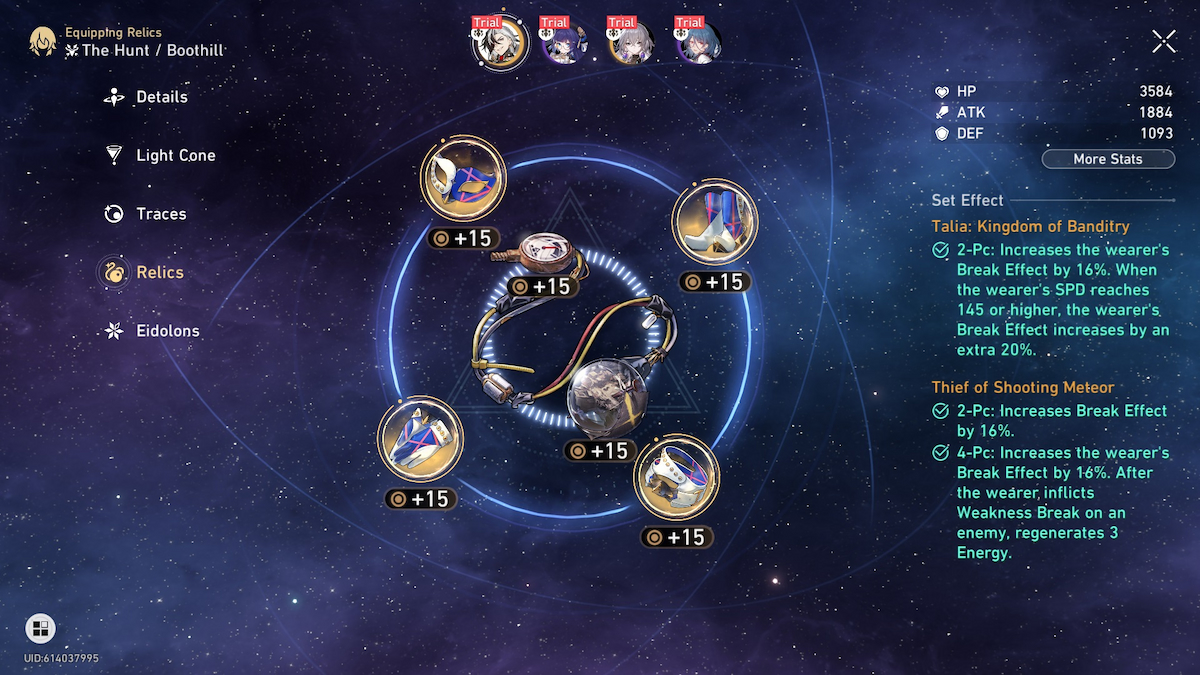Open the Details section
The image size is (1200, 675).
click(x=160, y=97)
